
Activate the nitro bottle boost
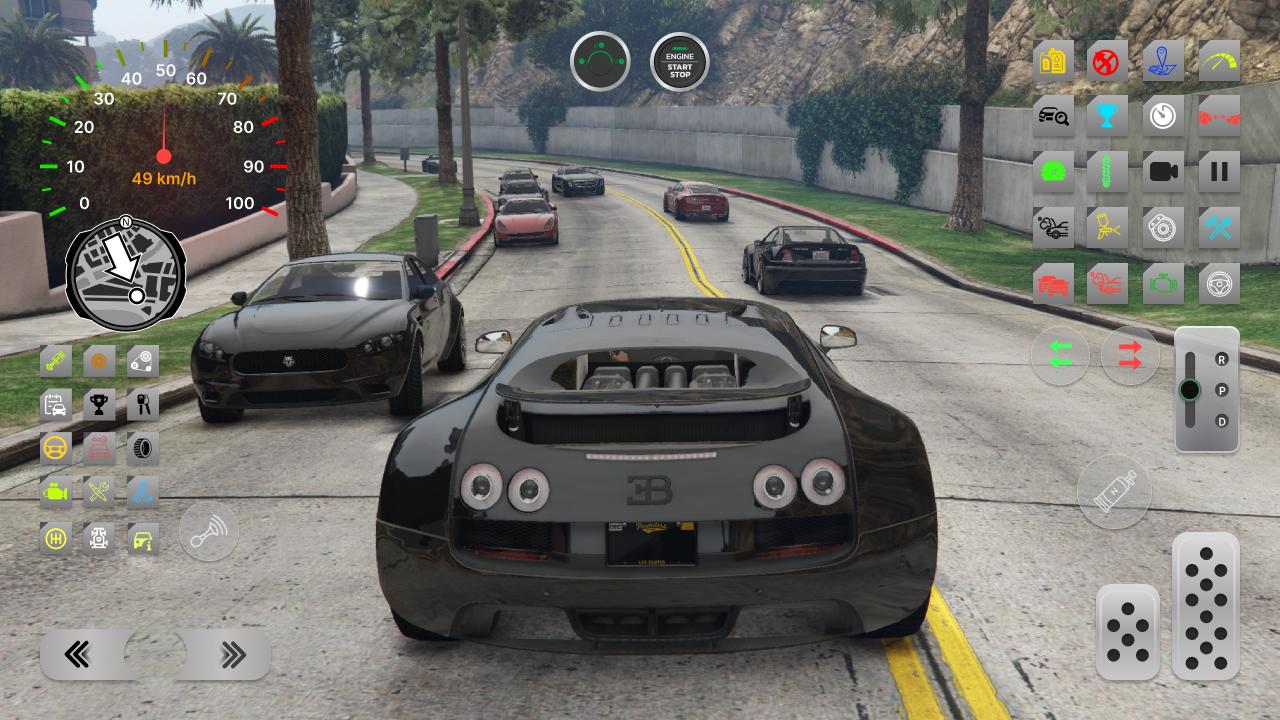click(1114, 493)
